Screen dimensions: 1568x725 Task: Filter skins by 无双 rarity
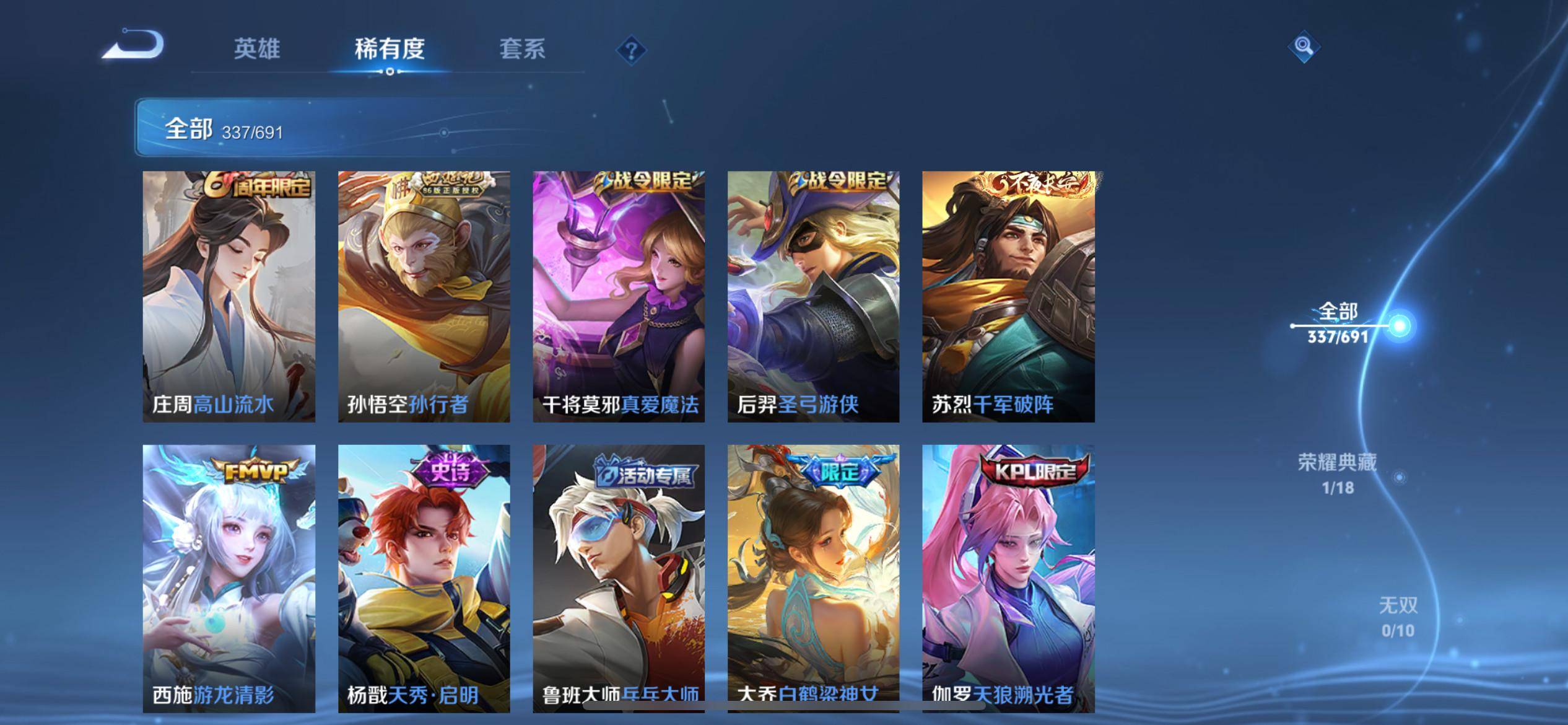click(1398, 617)
